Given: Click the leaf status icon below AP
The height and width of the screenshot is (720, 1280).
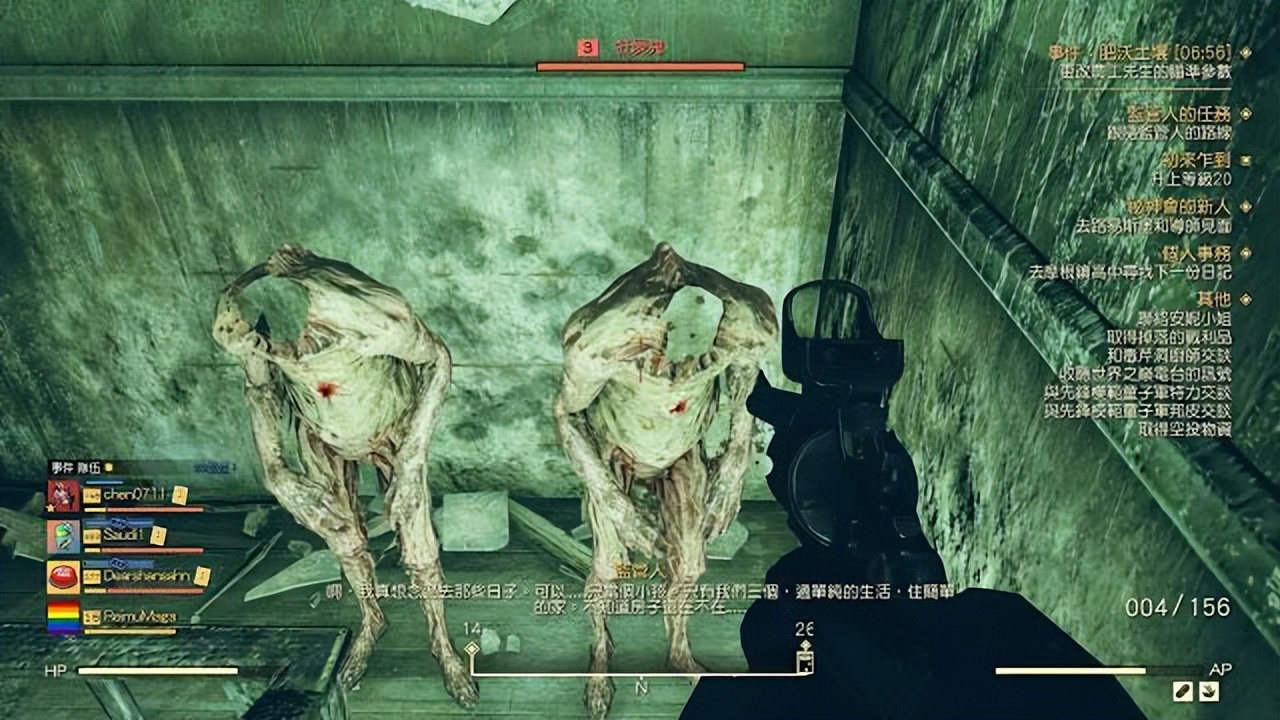Looking at the screenshot, I should tap(1208, 691).
